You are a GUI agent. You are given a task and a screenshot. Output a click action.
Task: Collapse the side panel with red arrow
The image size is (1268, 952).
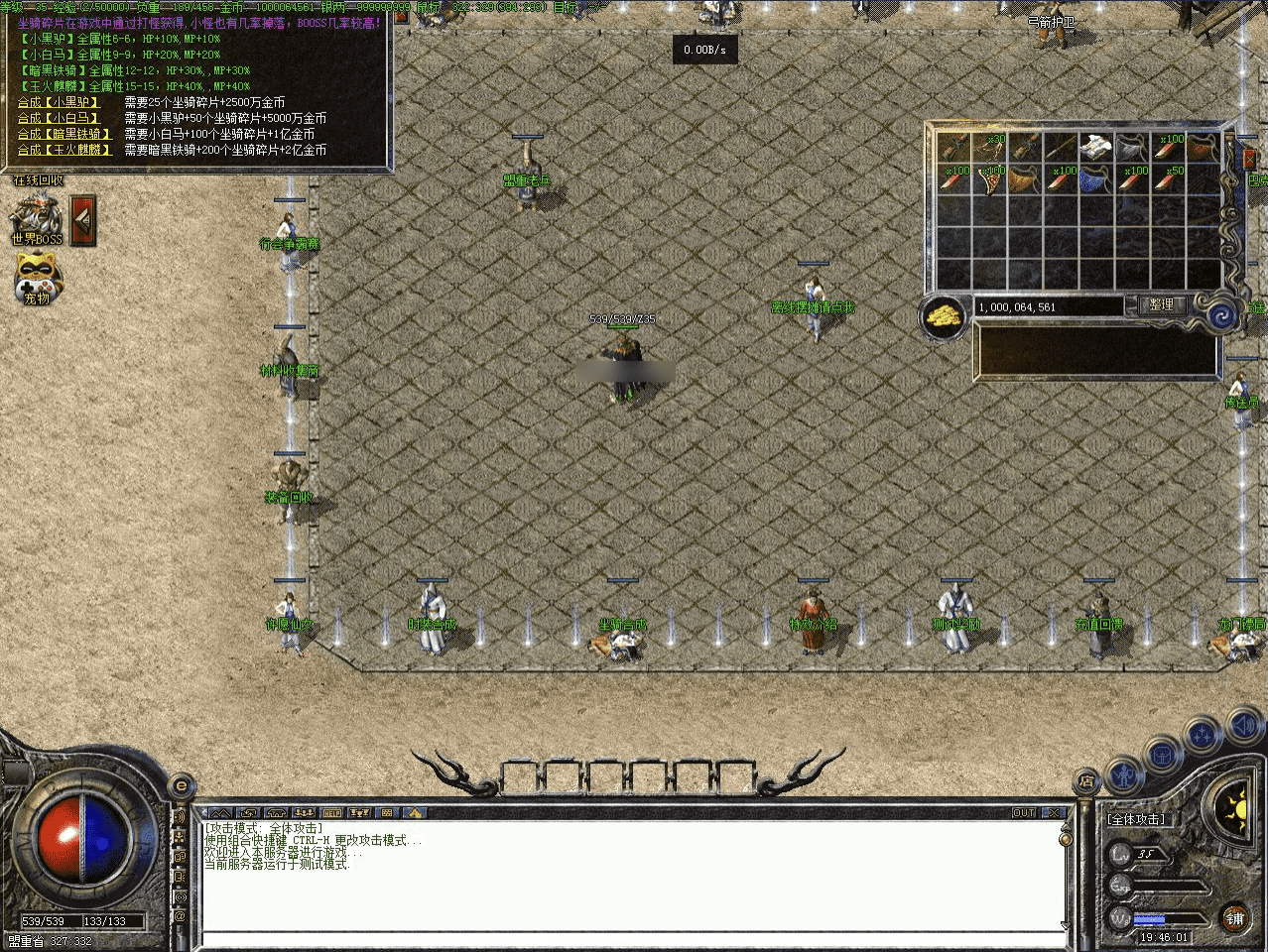coord(84,220)
